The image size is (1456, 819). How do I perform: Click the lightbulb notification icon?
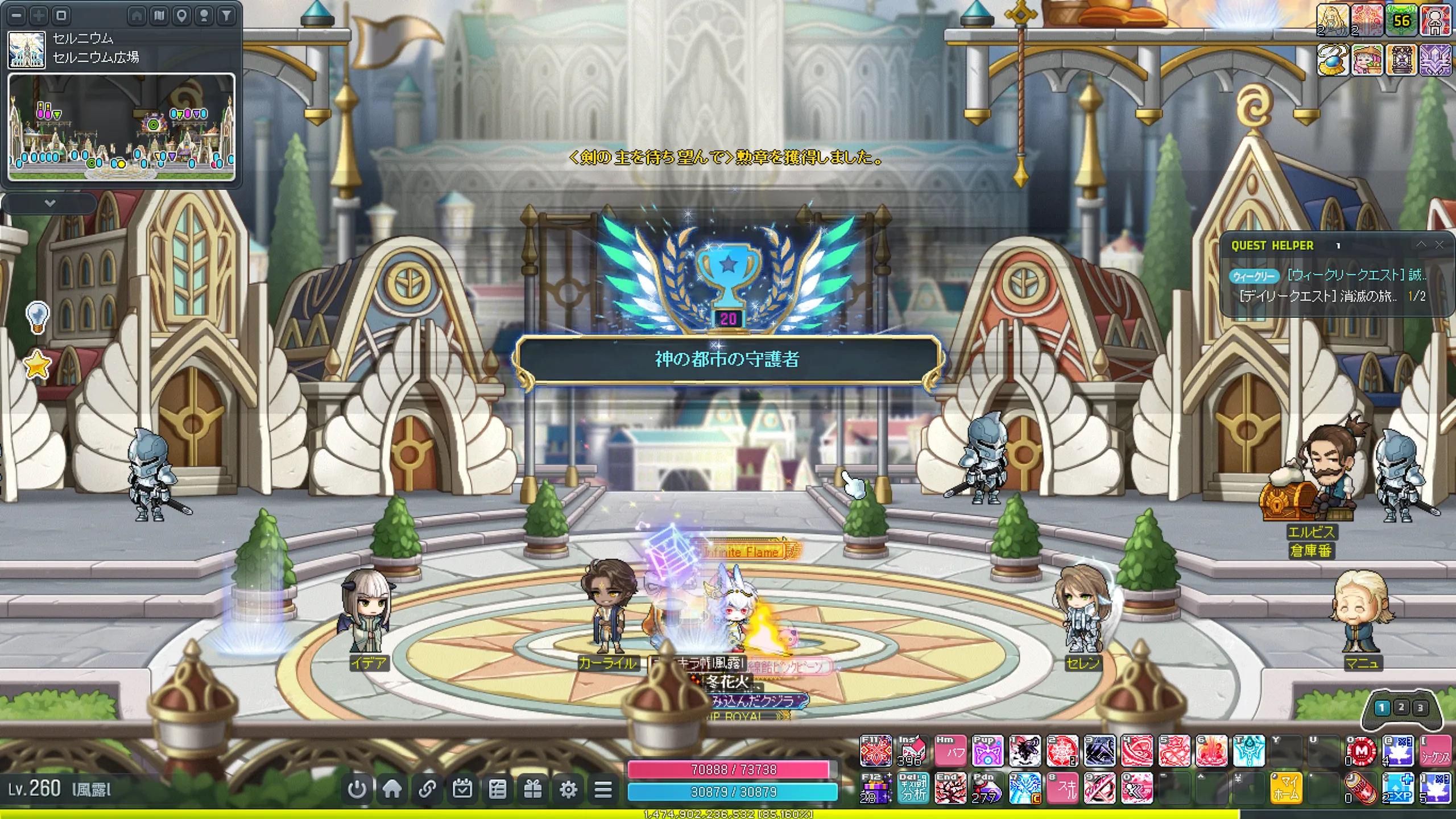pyautogui.click(x=38, y=316)
